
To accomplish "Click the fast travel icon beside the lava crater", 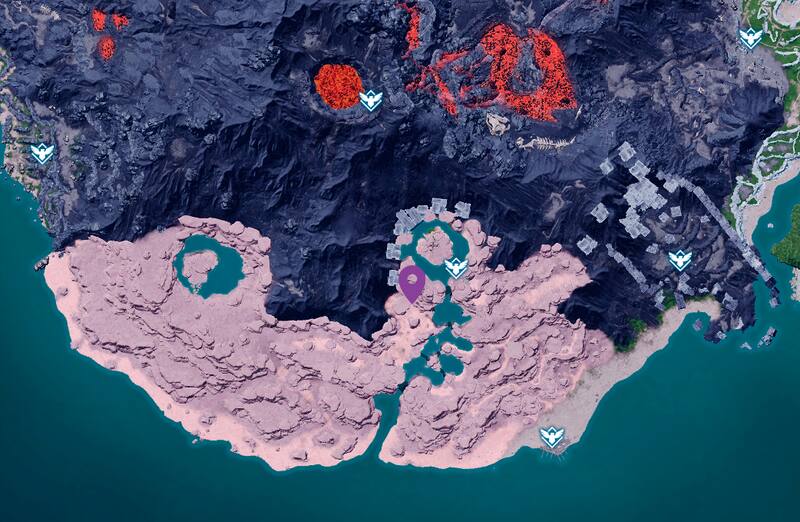I will click(x=372, y=99).
